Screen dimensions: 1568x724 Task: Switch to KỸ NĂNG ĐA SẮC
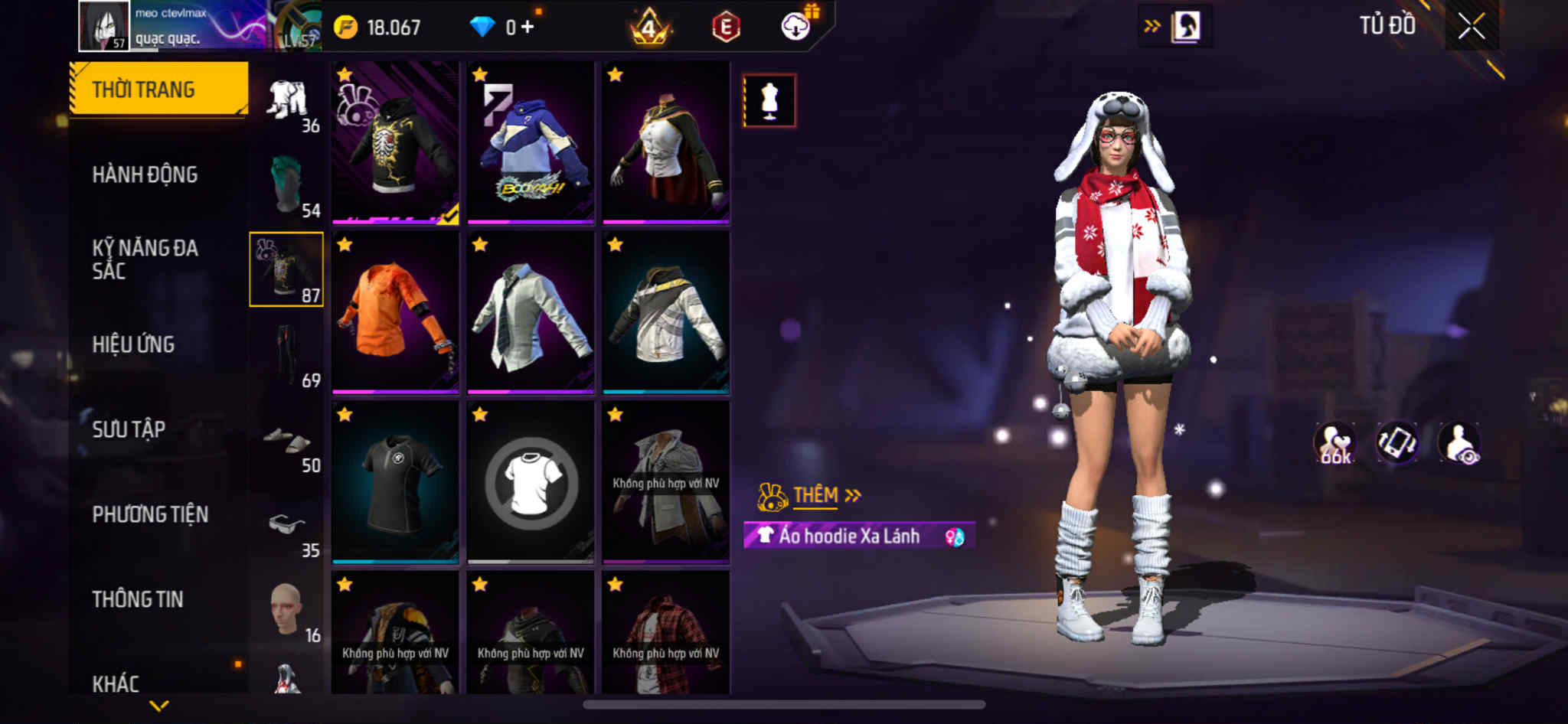[145, 259]
